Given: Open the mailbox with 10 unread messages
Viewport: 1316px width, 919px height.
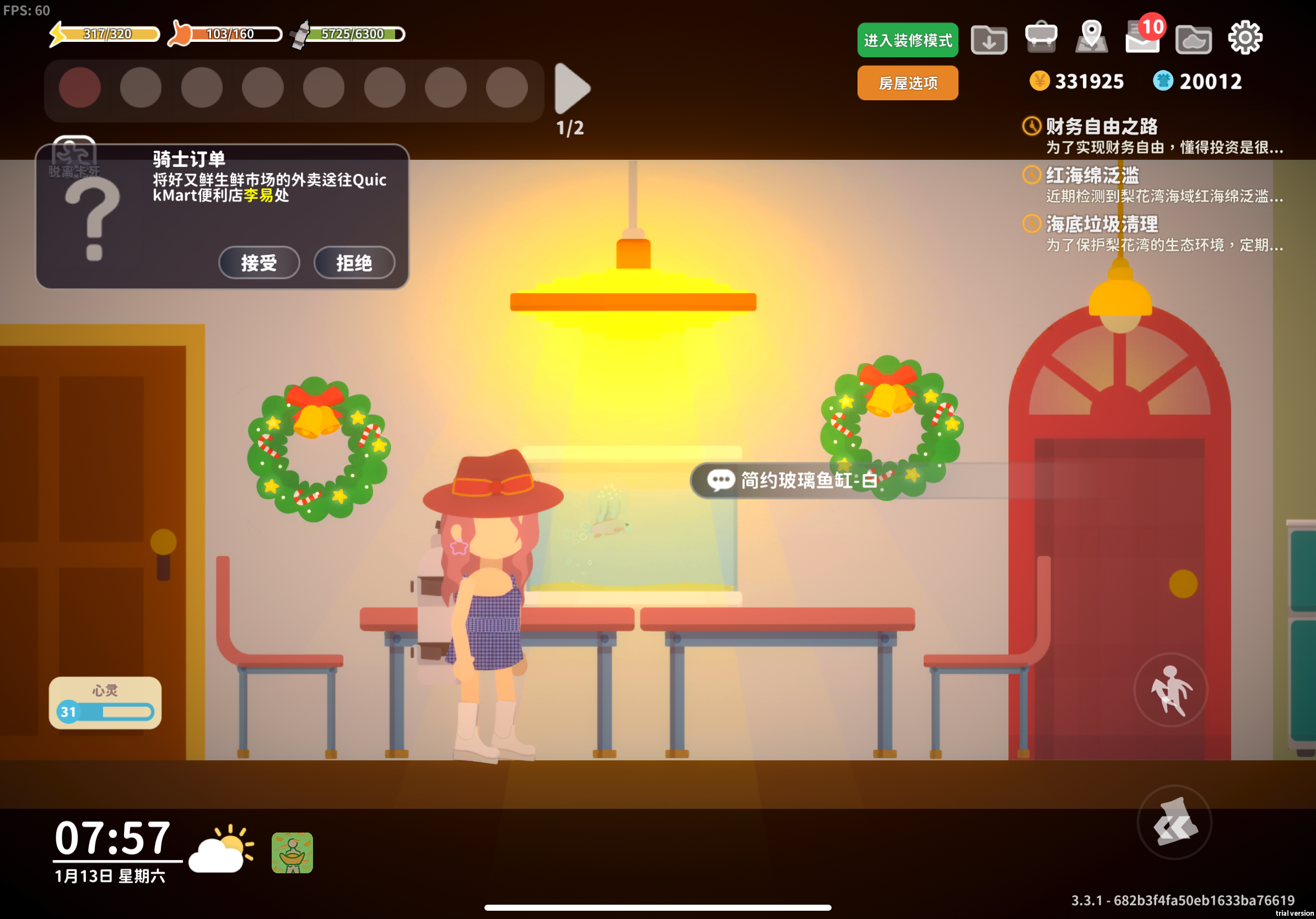Looking at the screenshot, I should (1141, 38).
